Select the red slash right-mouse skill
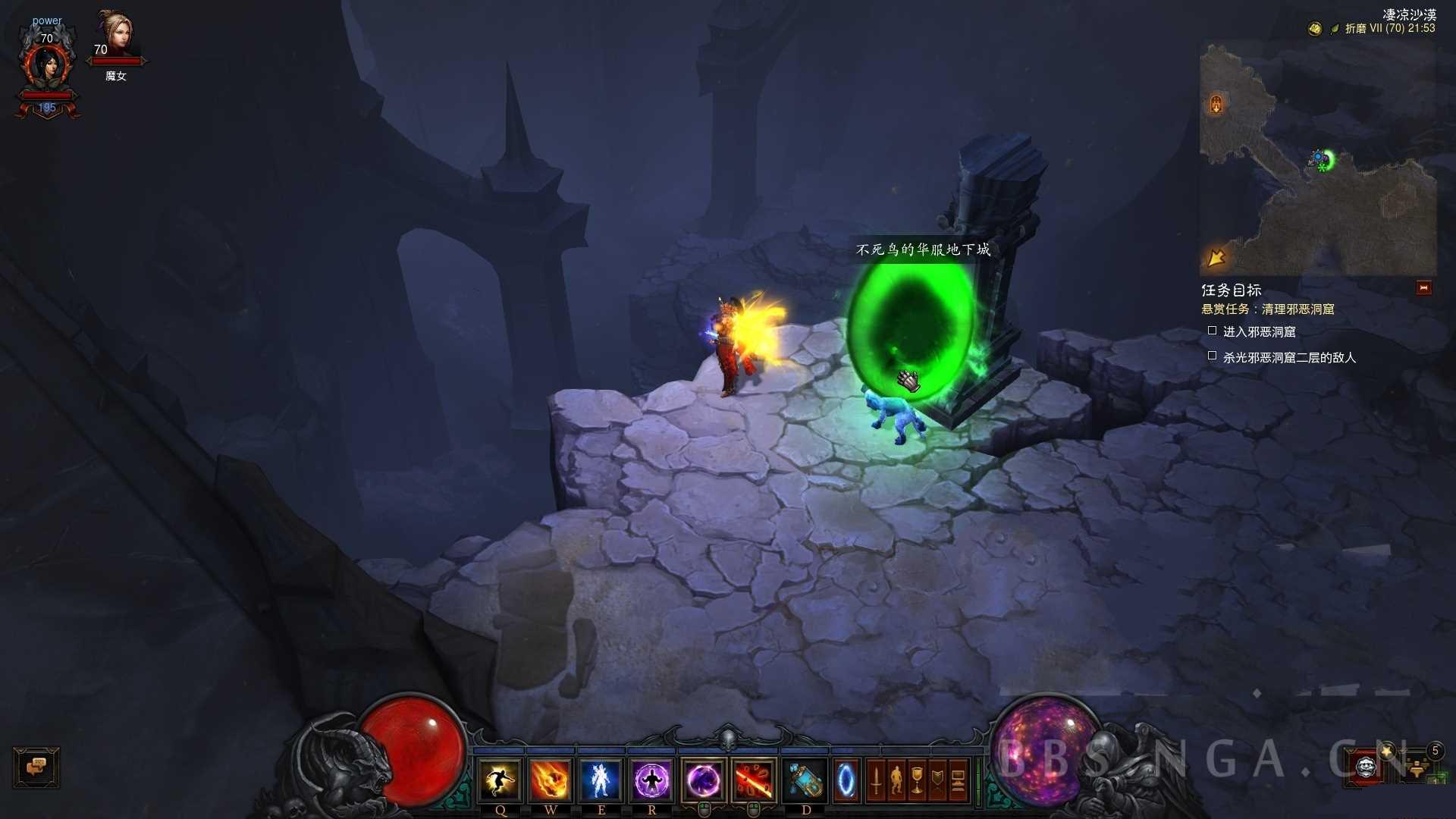 pos(754,780)
